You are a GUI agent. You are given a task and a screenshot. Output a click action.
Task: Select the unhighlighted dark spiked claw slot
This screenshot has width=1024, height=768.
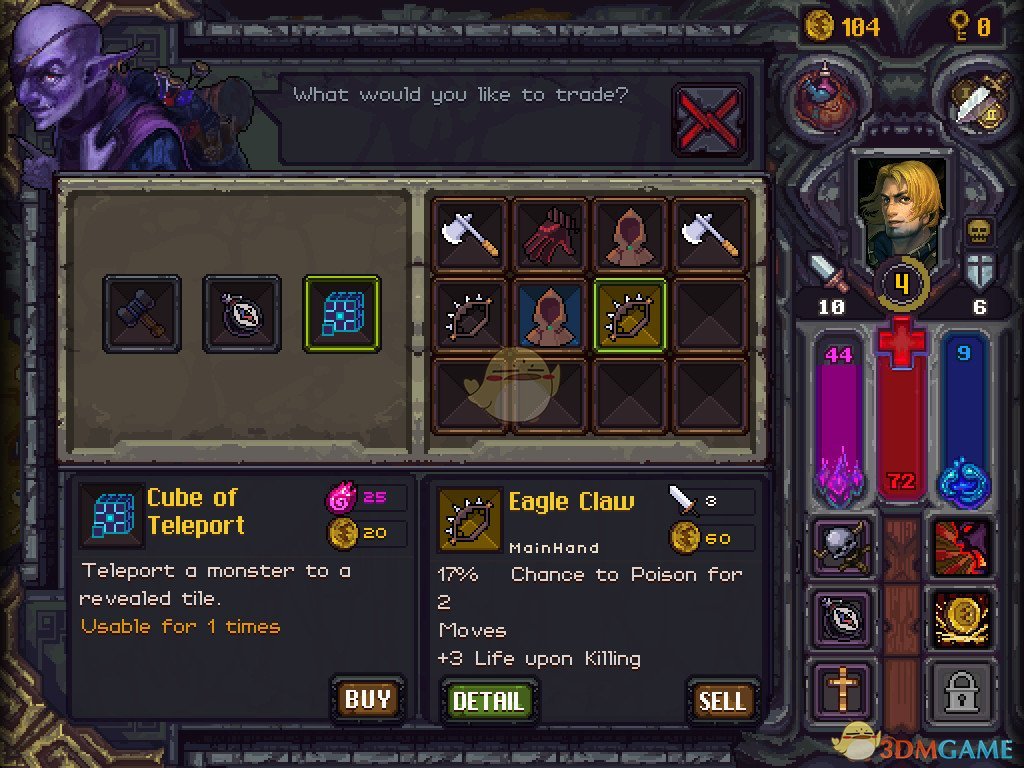471,314
